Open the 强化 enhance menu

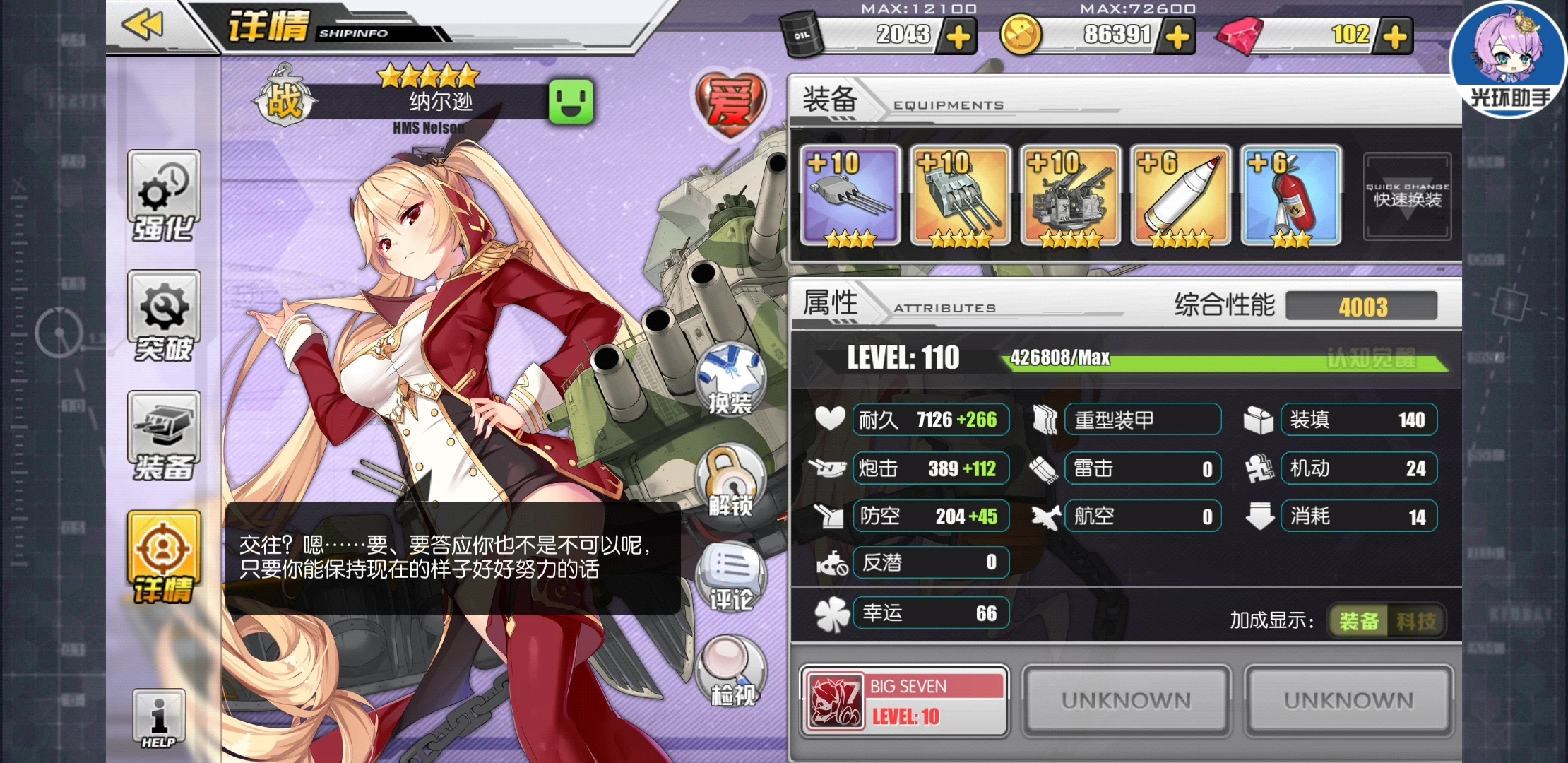click(x=164, y=196)
